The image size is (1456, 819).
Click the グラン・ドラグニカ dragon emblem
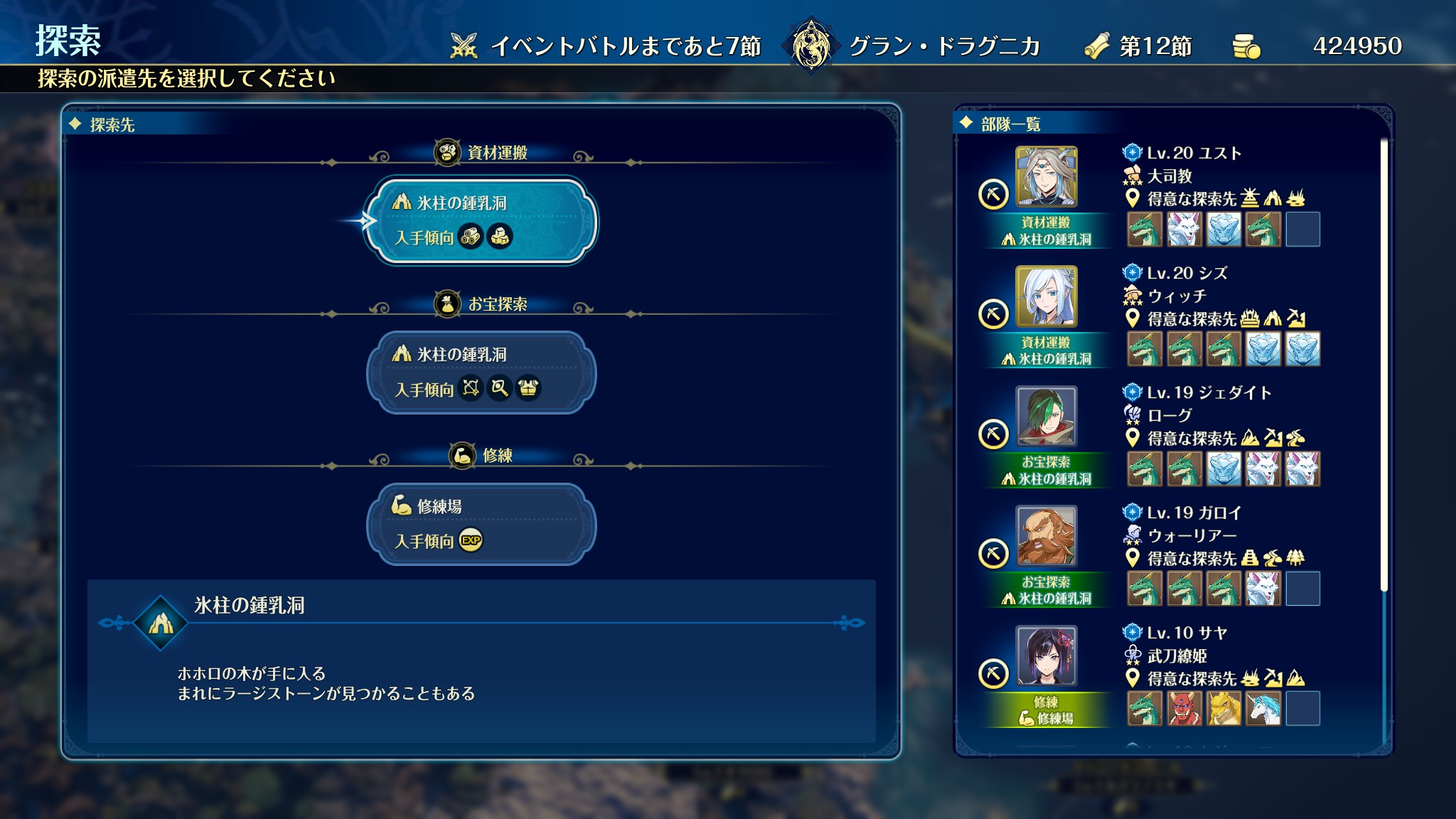(810, 46)
